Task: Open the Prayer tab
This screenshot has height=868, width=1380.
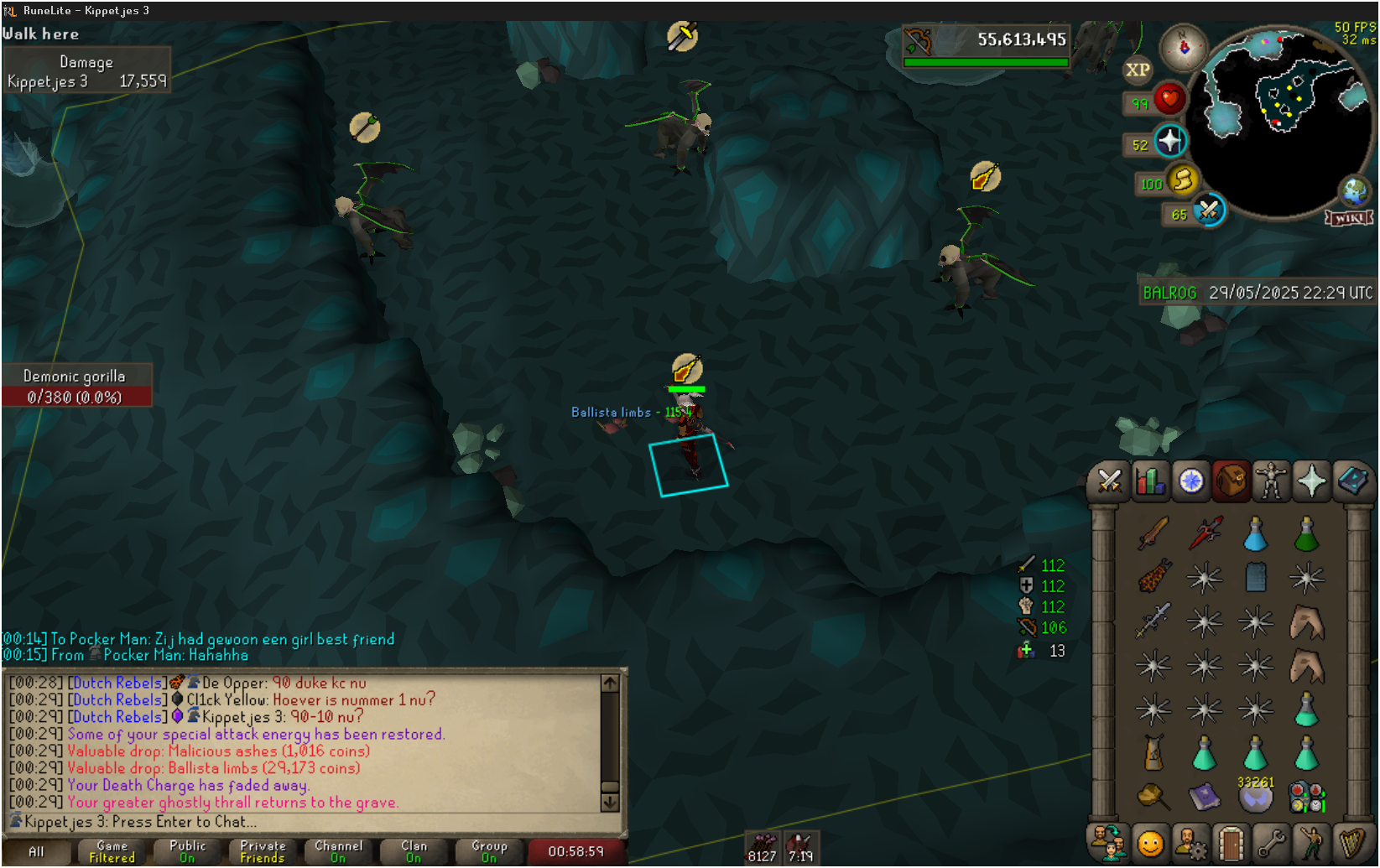Action: 1311,481
